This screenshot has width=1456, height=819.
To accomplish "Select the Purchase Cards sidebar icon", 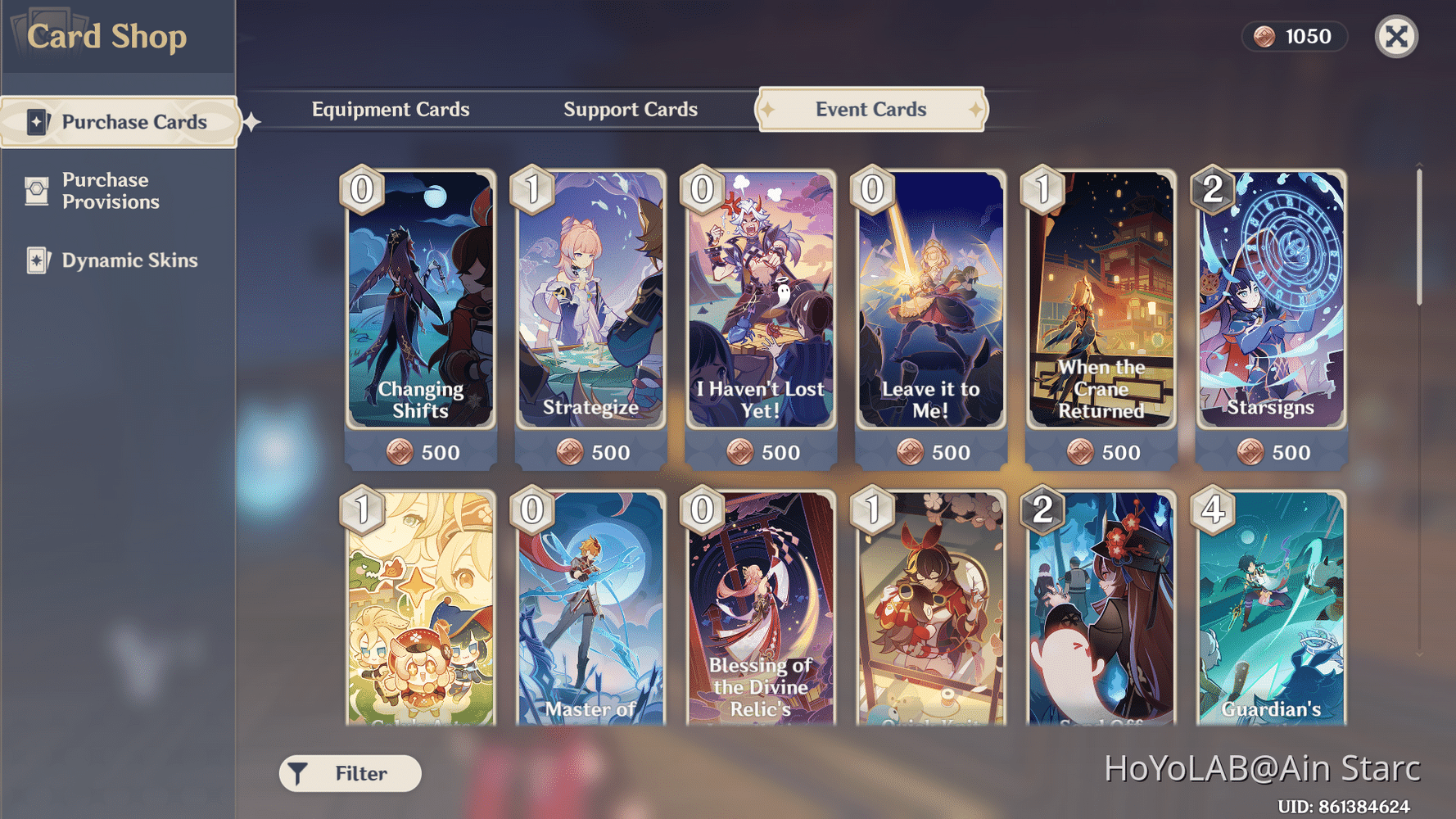I will (35, 121).
